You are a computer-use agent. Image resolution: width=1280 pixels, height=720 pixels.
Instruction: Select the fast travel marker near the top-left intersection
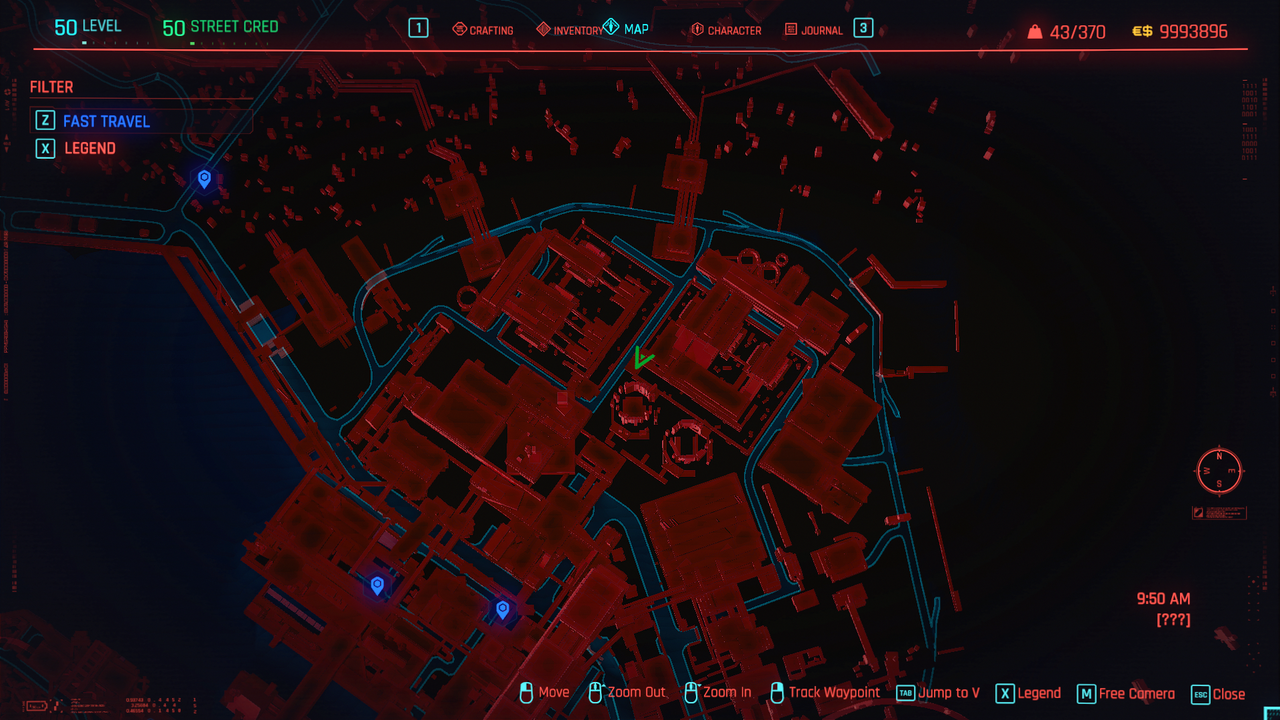[204, 179]
